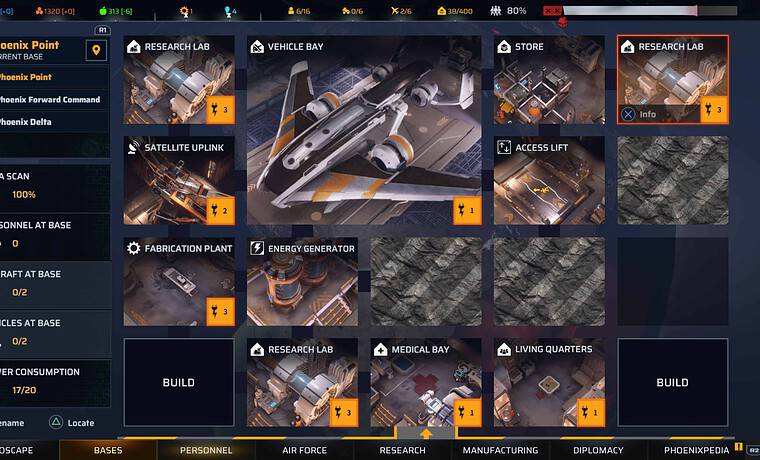
Task: Open the Access Lift tile
Action: [x=549, y=181]
